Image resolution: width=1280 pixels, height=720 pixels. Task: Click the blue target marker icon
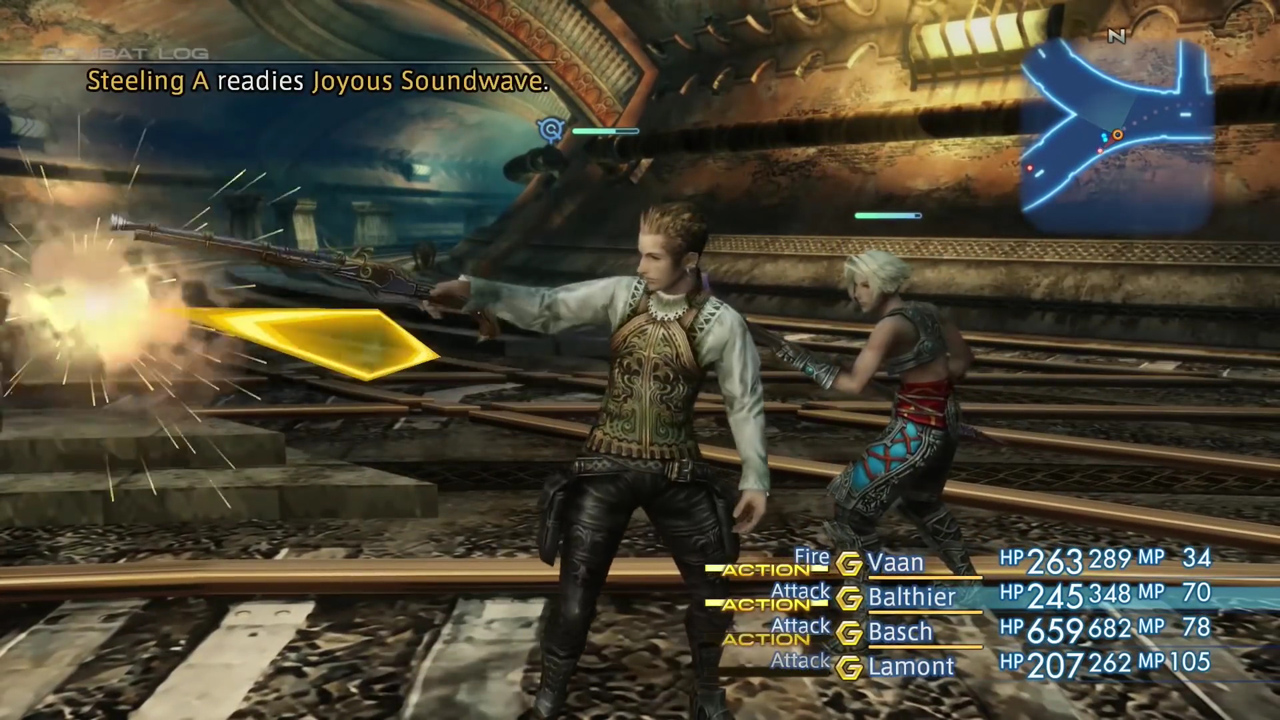pyautogui.click(x=551, y=129)
